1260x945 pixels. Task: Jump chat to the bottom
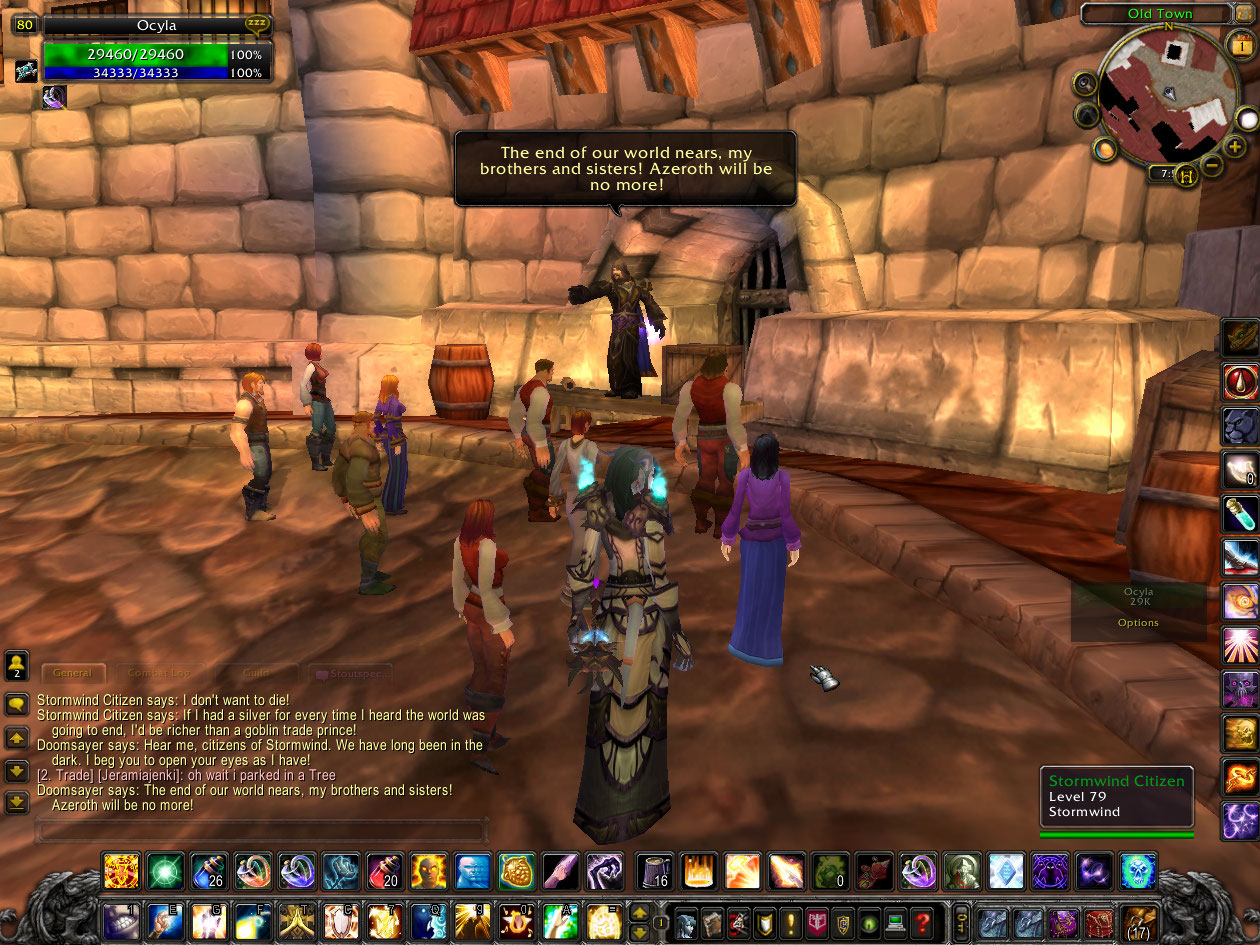click(16, 802)
